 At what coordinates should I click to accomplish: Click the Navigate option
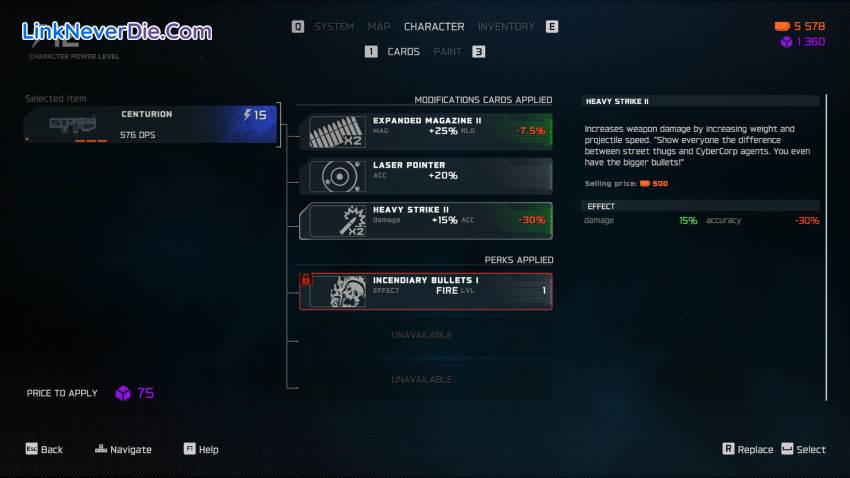124,450
